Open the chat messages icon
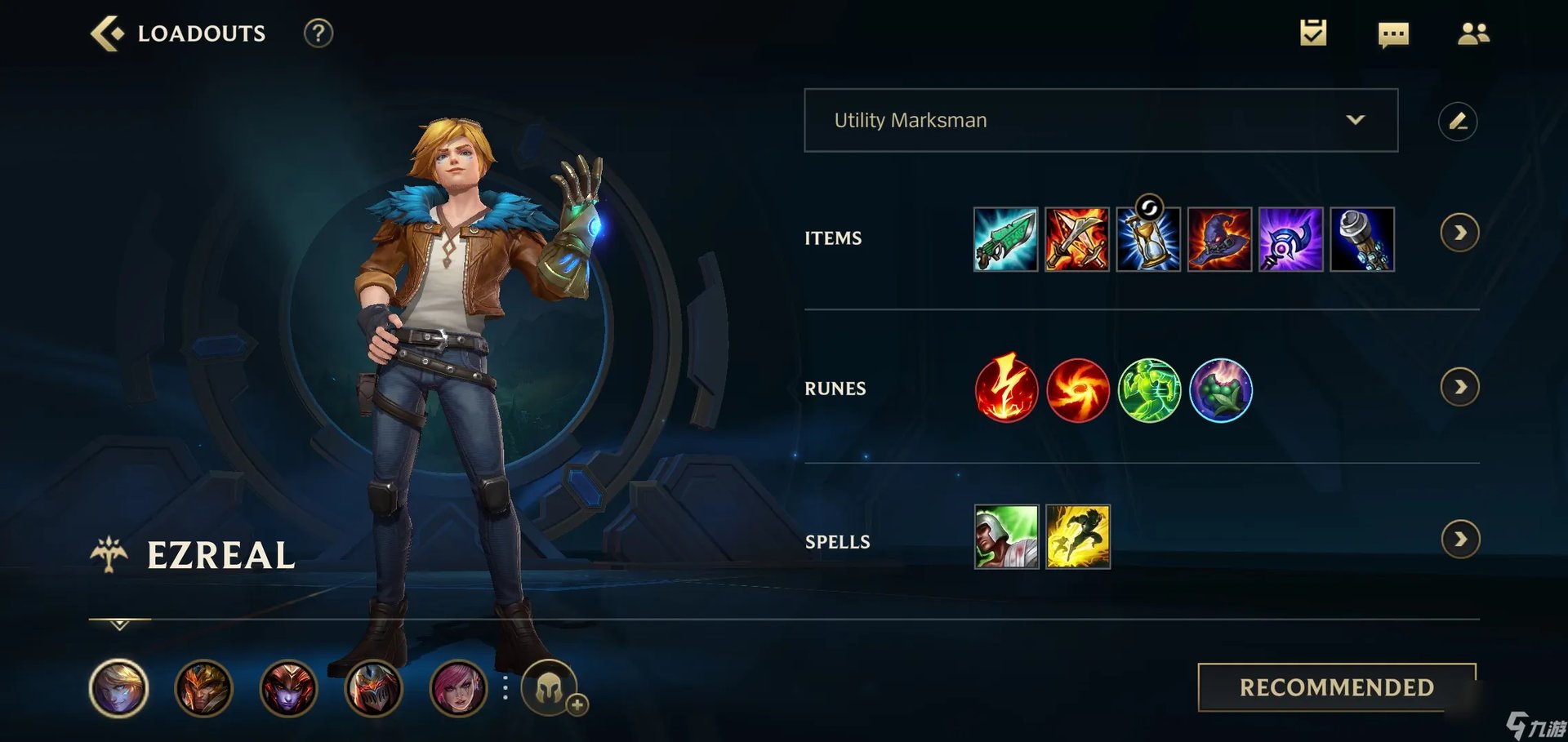 [1393, 34]
